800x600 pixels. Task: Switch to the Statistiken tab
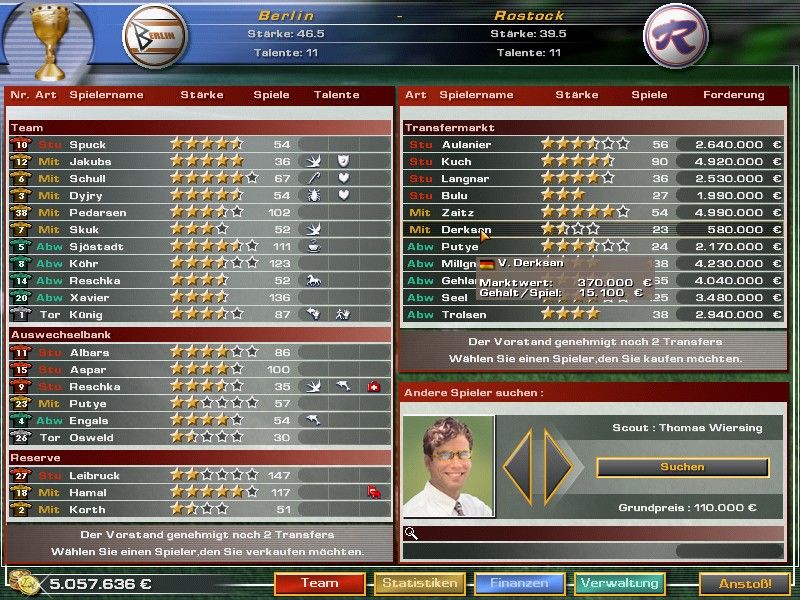[420, 583]
